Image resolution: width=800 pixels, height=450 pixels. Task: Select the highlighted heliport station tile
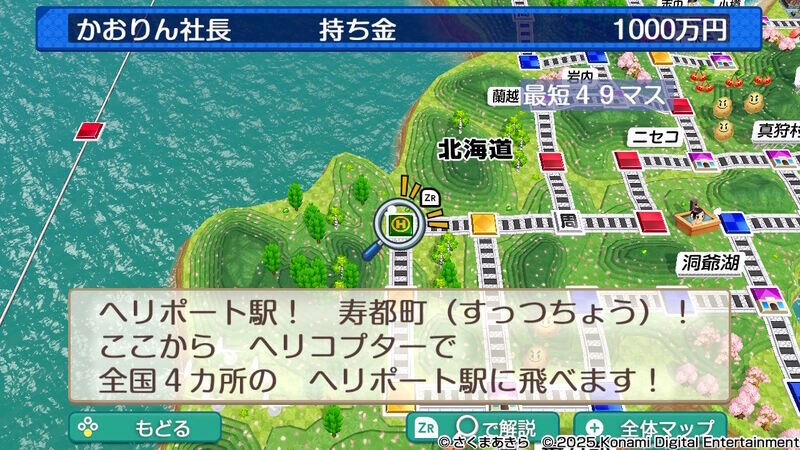(x=402, y=225)
